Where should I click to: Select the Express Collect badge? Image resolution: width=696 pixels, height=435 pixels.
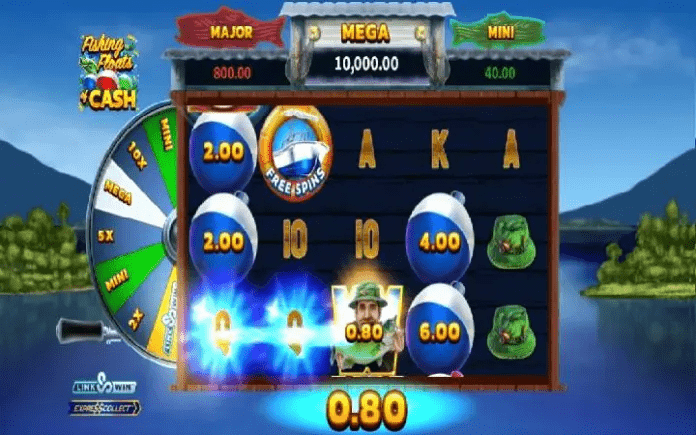(x=104, y=407)
